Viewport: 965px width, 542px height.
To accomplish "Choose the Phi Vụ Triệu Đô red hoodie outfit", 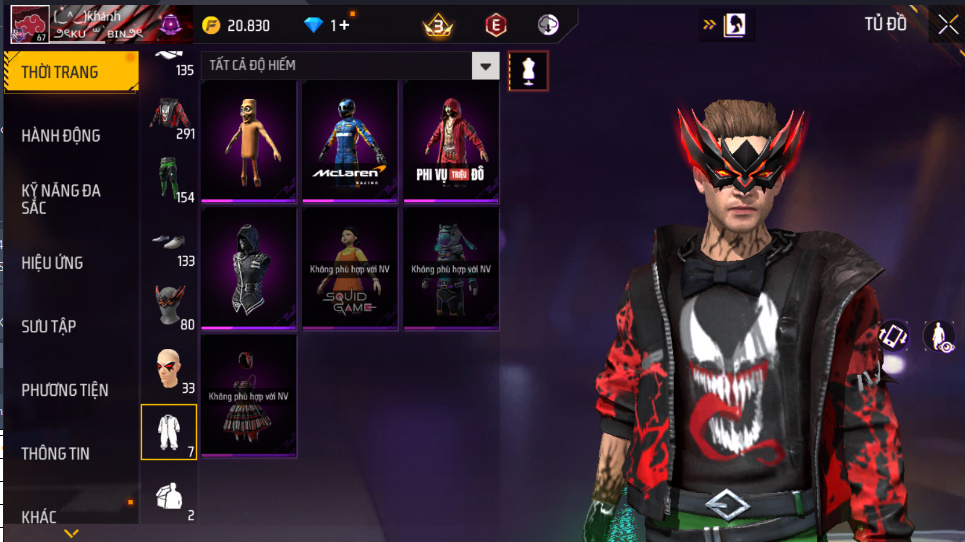I will coord(450,141).
